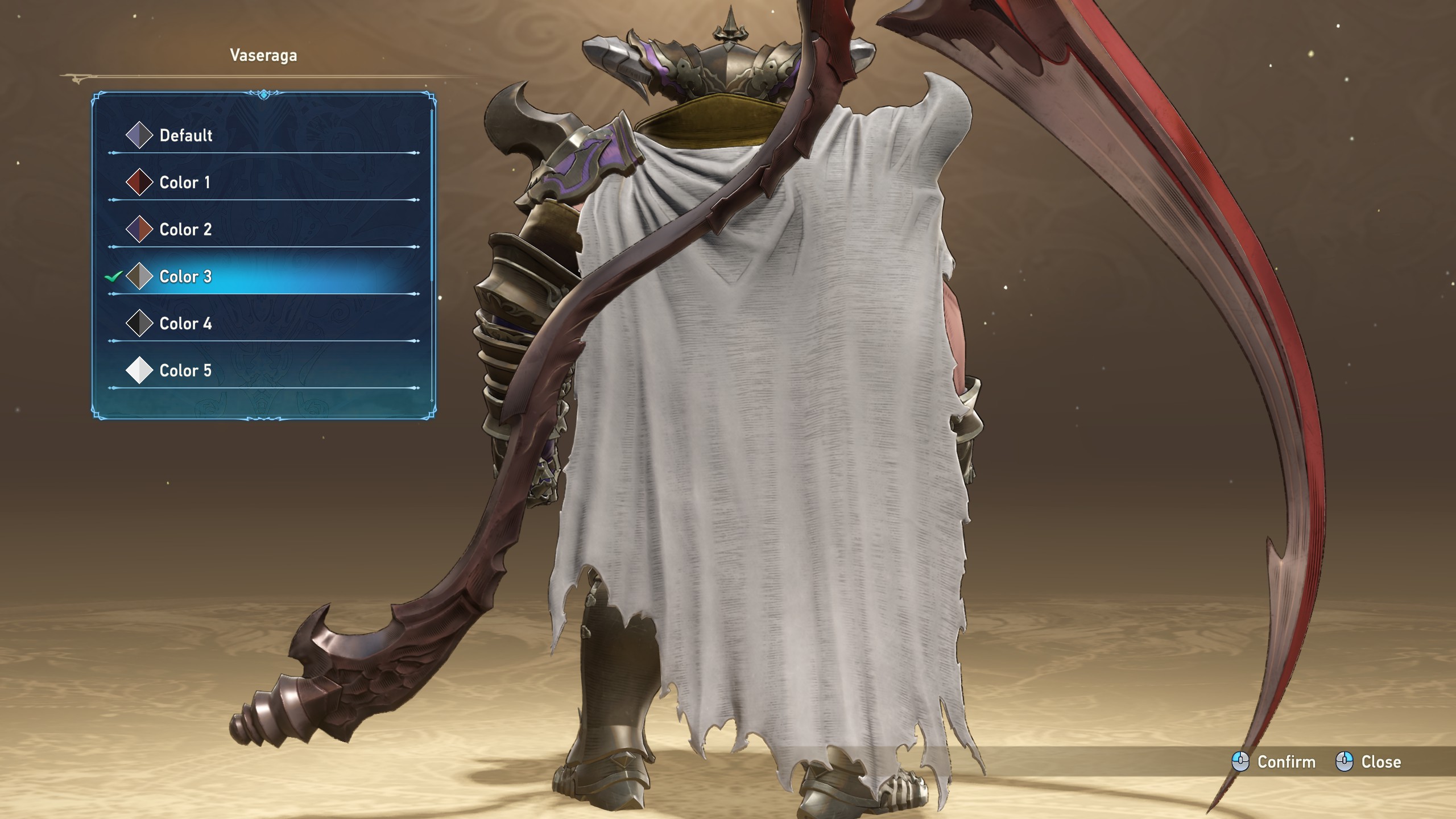Select the Default color option

click(x=185, y=135)
